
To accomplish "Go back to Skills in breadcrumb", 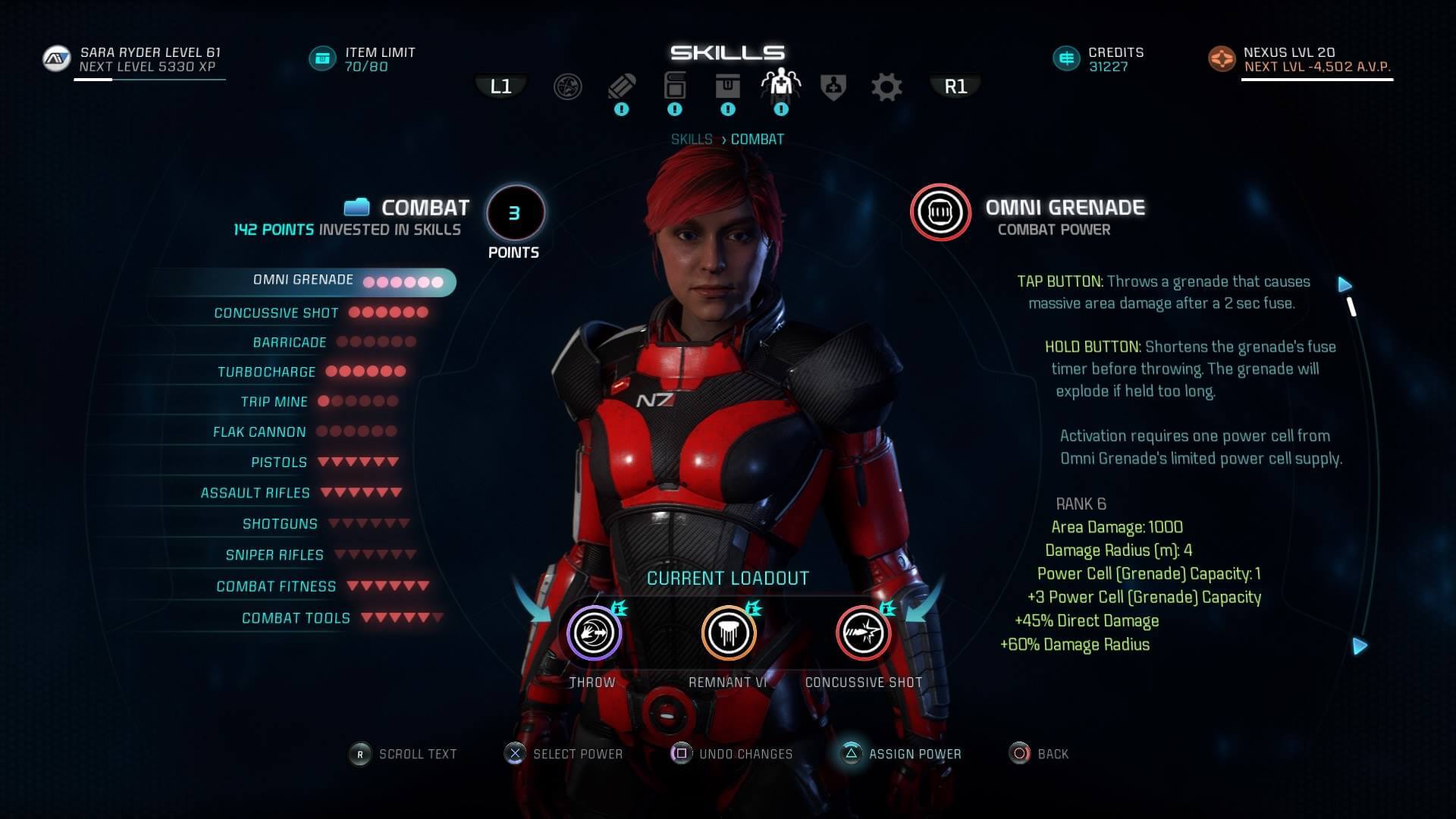I will point(691,140).
